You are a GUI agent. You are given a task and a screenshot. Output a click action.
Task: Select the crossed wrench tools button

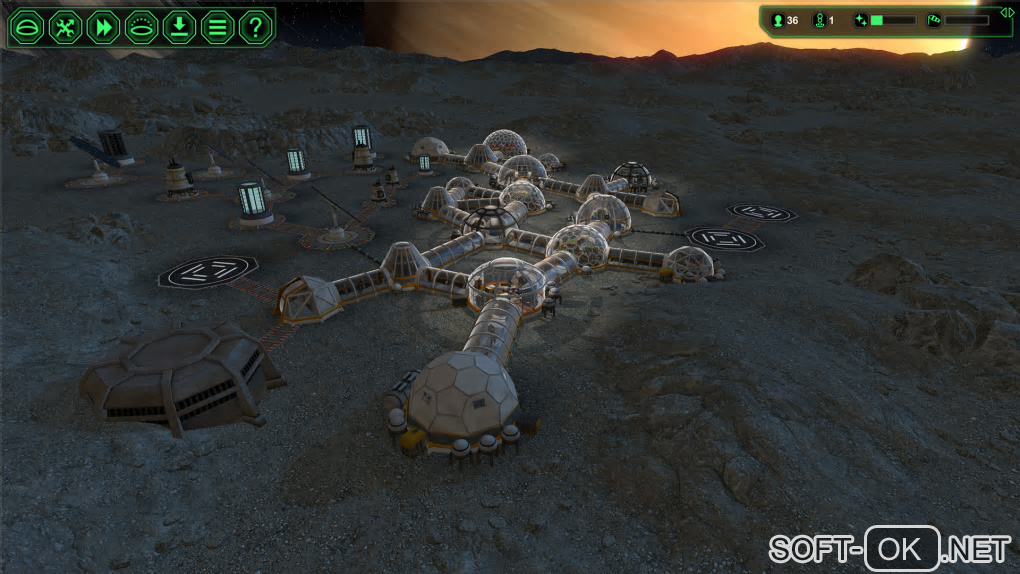(65, 26)
